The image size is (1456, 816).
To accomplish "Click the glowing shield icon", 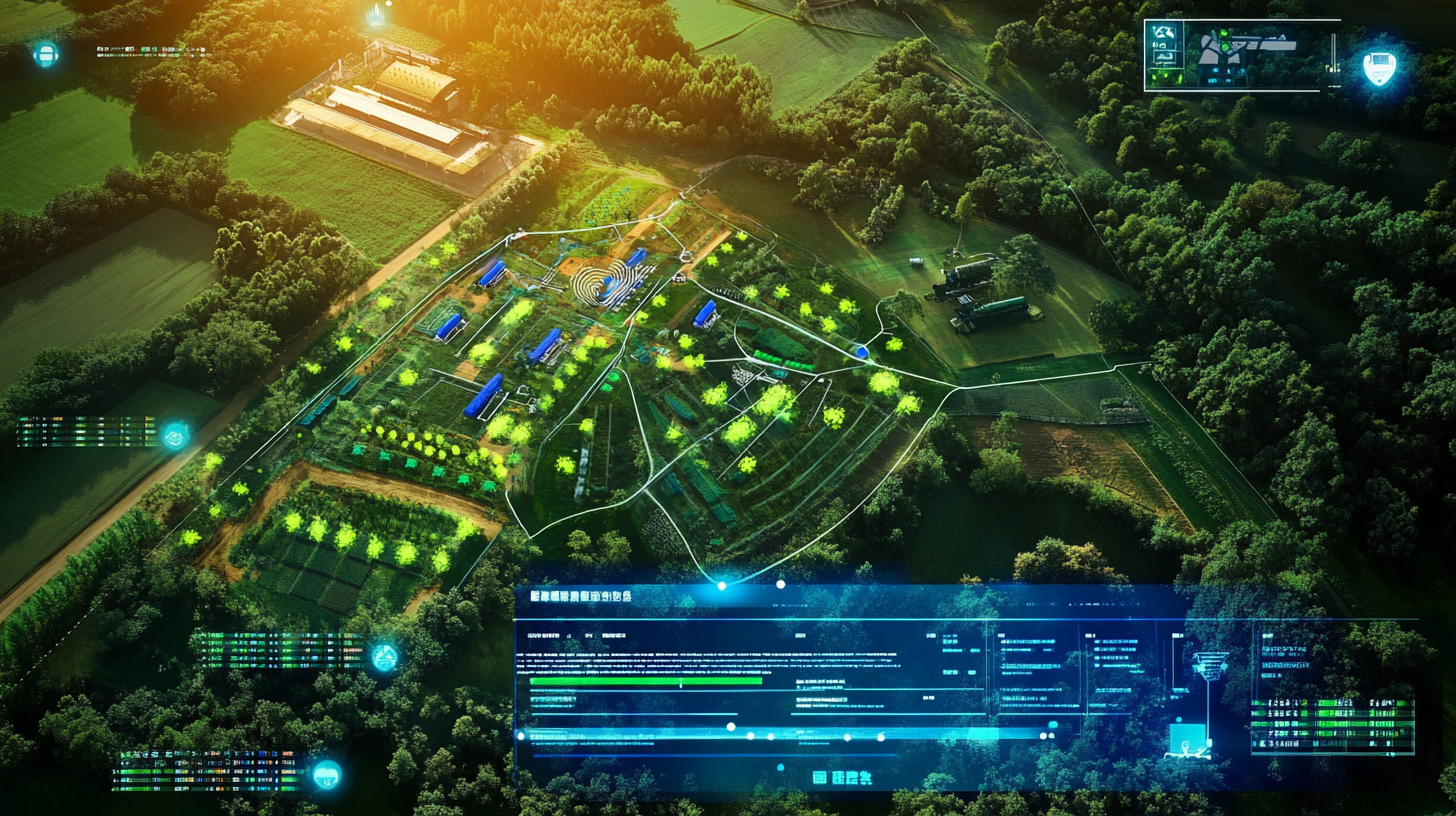I will pyautogui.click(x=1379, y=67).
